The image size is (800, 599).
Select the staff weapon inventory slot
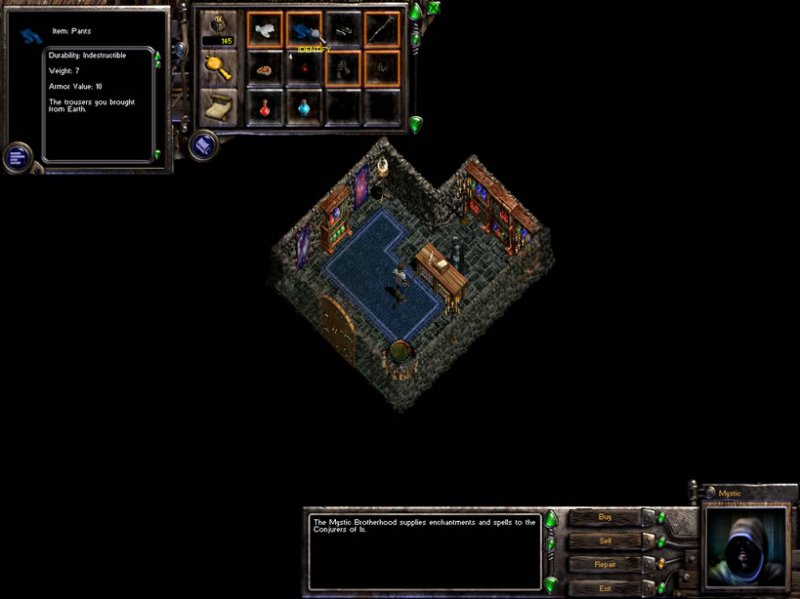[382, 30]
